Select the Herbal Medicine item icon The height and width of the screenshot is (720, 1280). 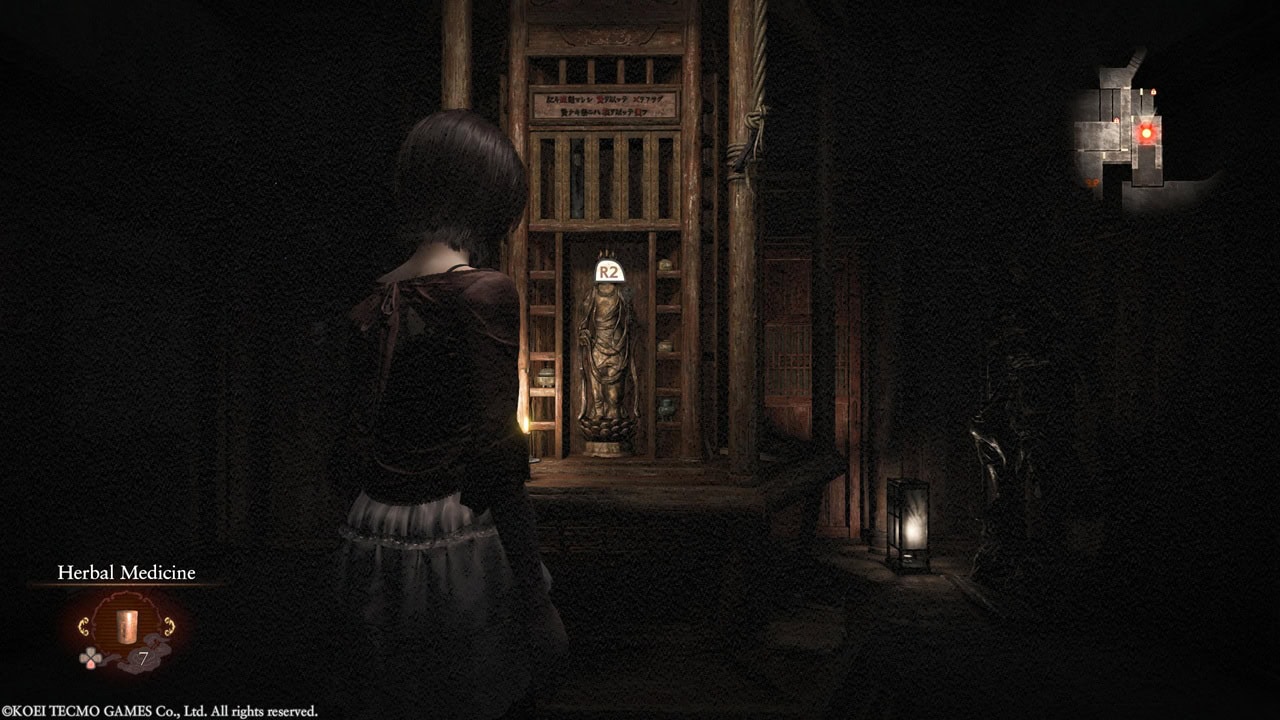[127, 627]
